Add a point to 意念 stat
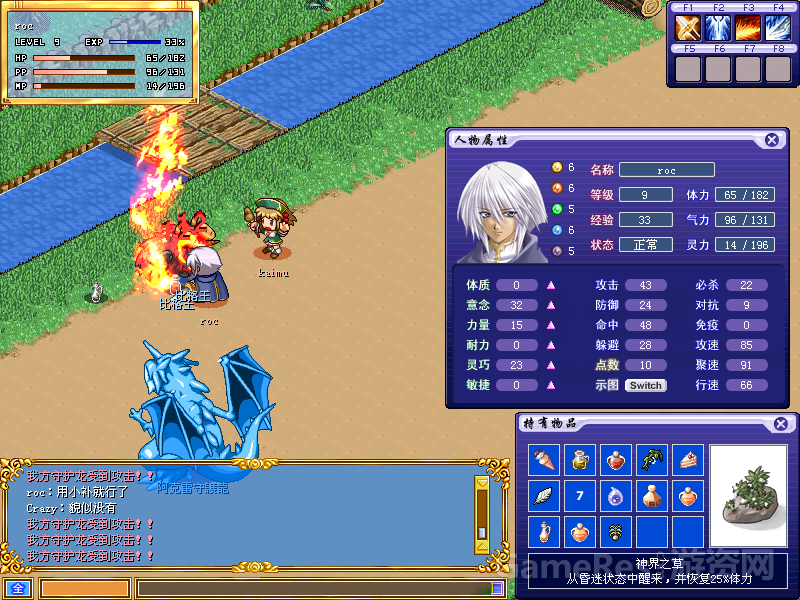Viewport: 800px width, 600px height. click(x=550, y=305)
